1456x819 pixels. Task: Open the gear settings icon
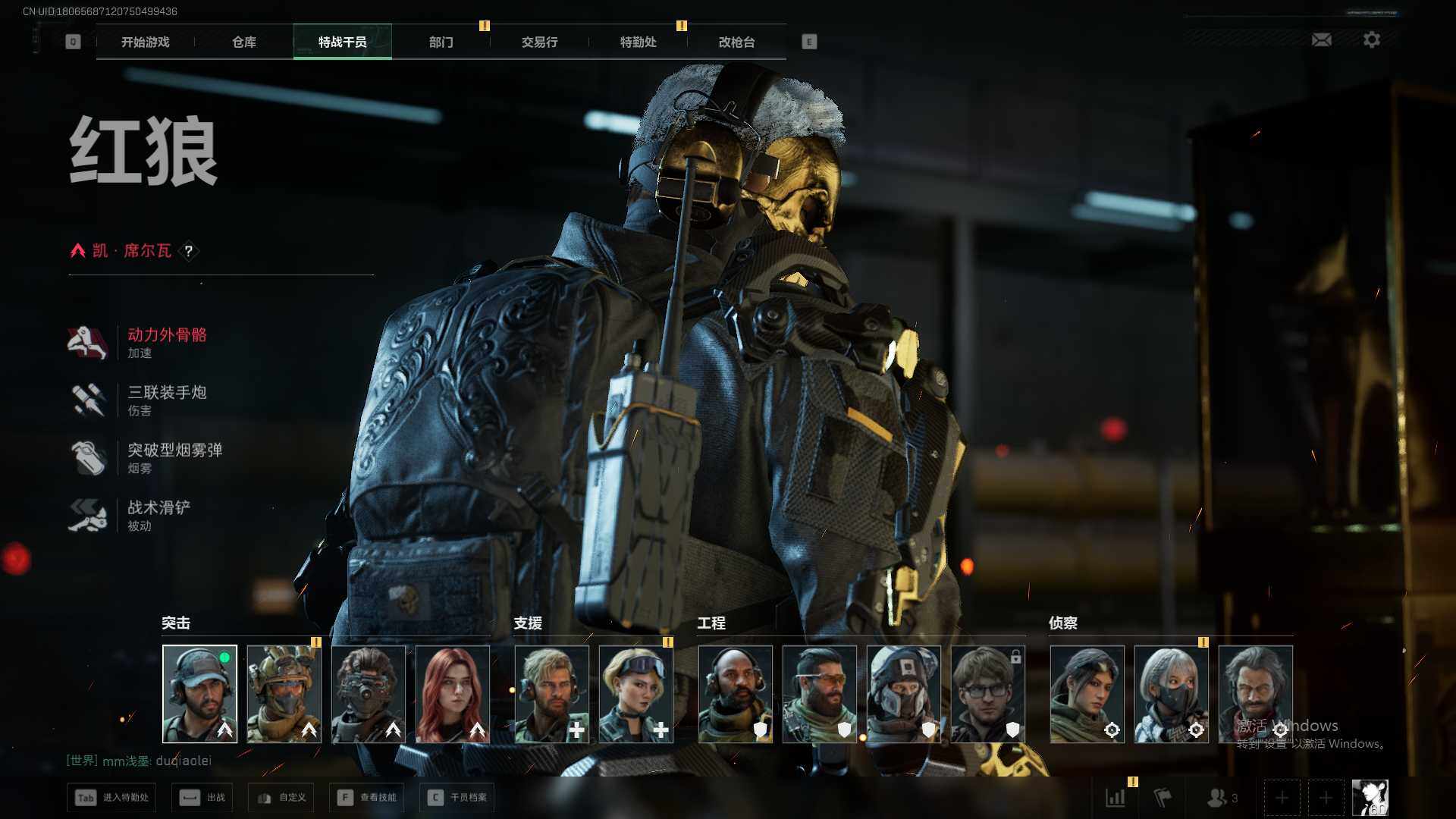pos(1371,39)
